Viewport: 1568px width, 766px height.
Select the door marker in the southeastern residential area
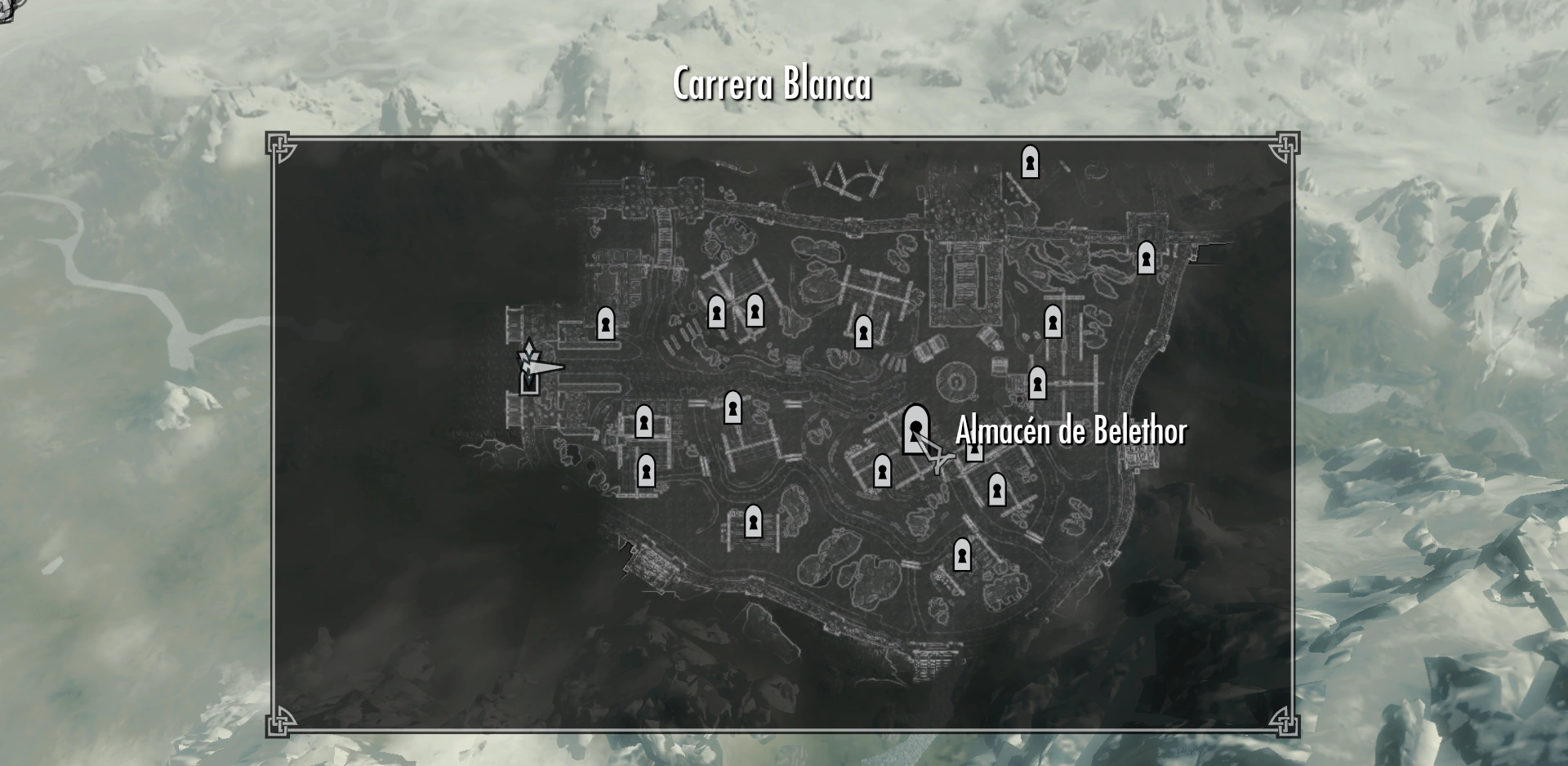click(996, 491)
